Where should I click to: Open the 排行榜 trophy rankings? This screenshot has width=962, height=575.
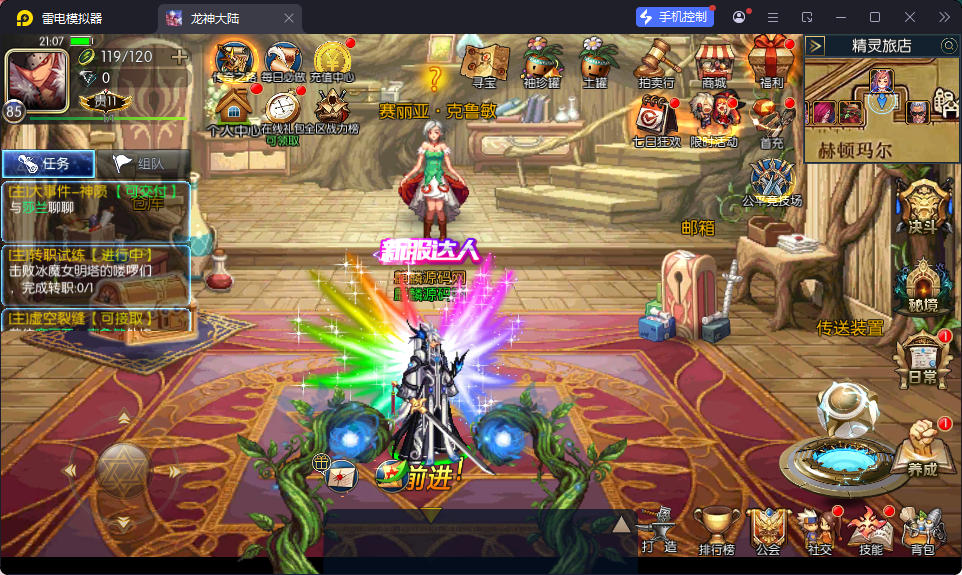click(716, 529)
